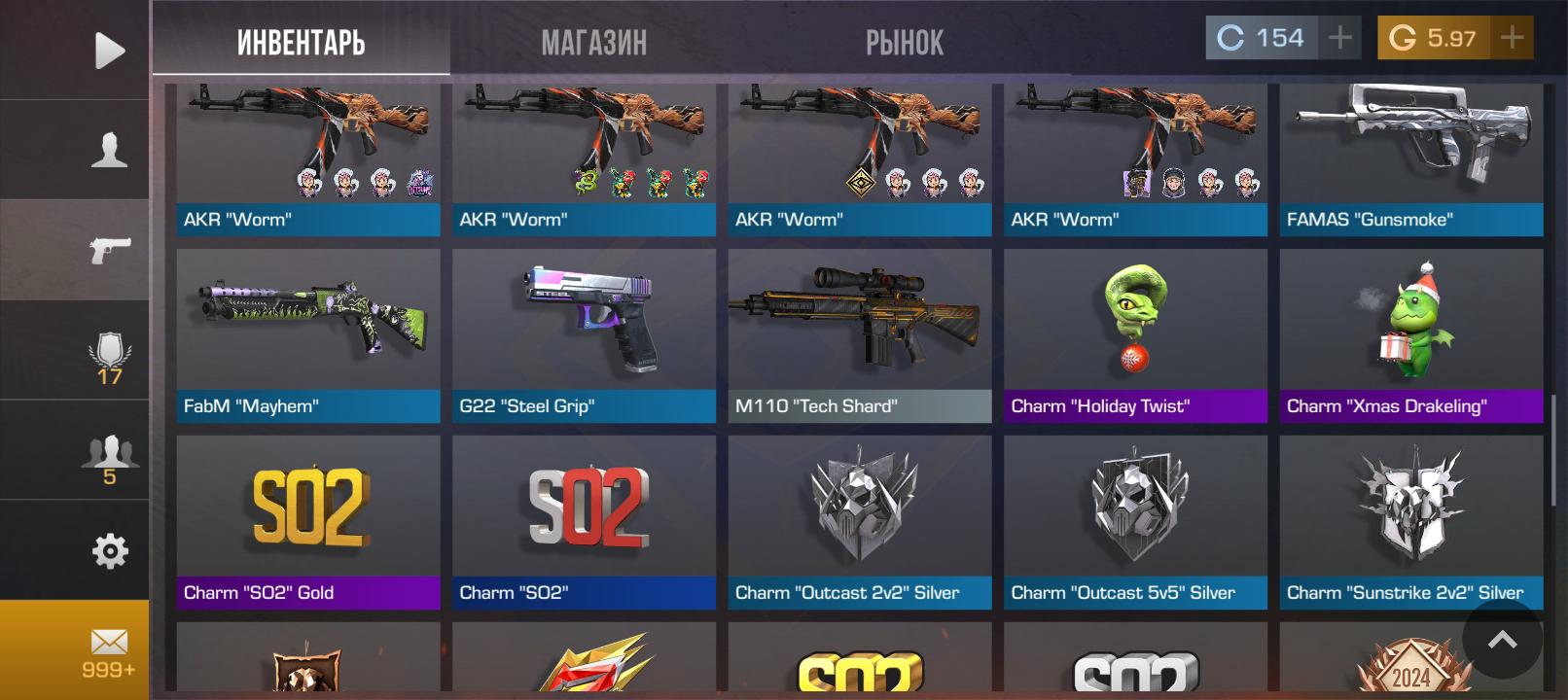Viewport: 1568px width, 700px height.
Task: Select the Инвентарь tab
Action: 301,42
